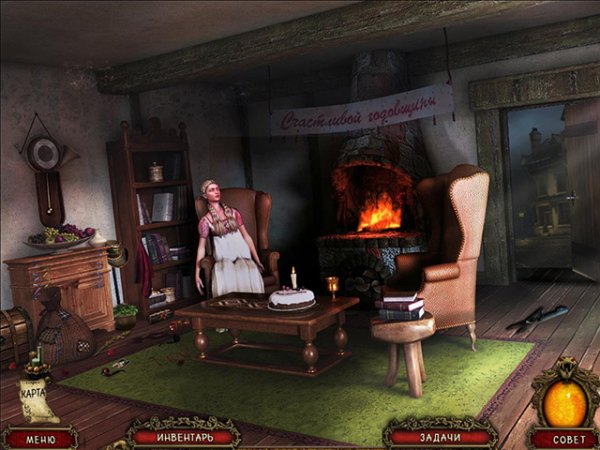Activate the glowing orange hint orb
The image size is (600, 450).
pos(565,399)
